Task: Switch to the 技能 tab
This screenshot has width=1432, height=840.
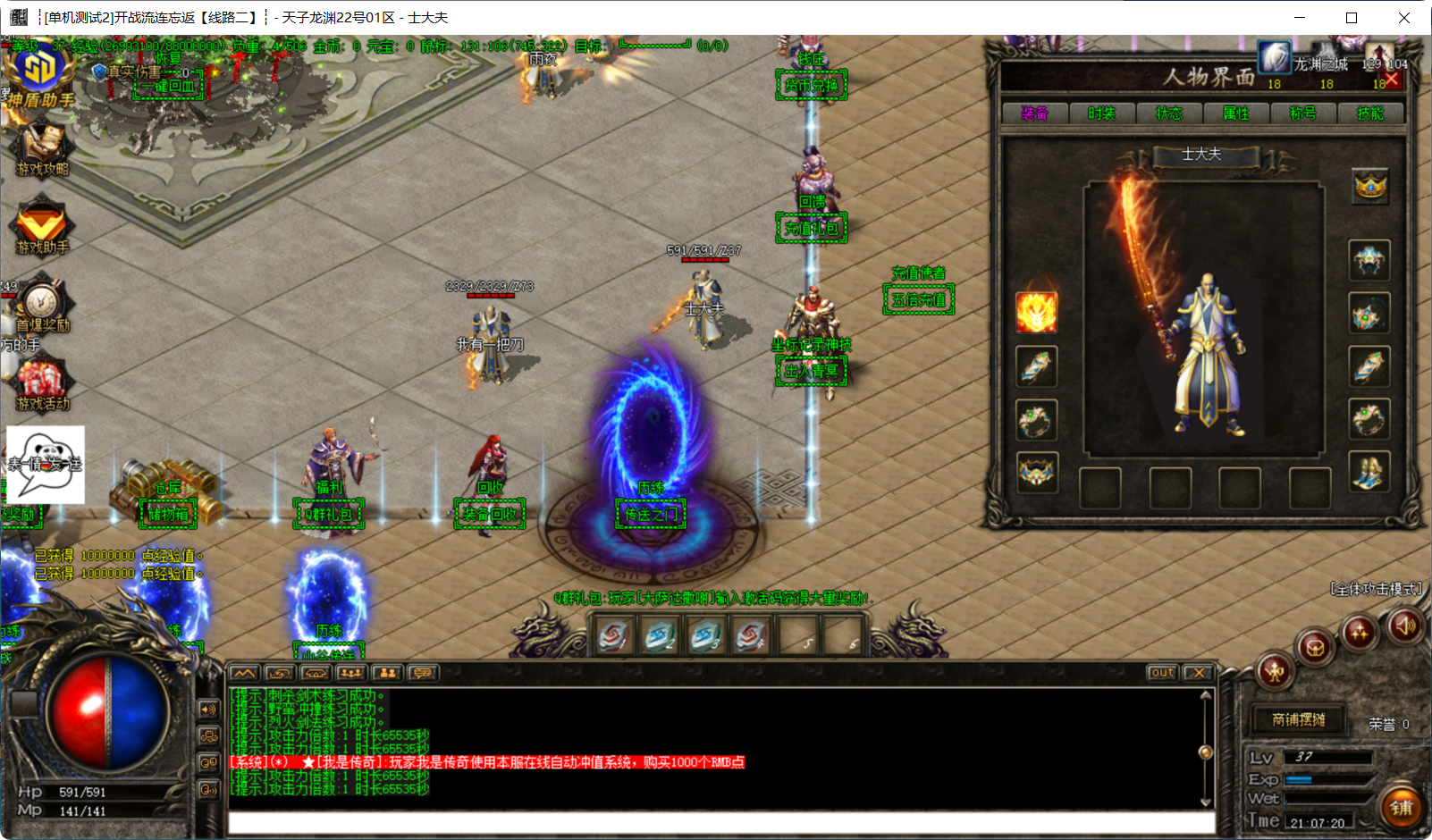Action: (1369, 113)
